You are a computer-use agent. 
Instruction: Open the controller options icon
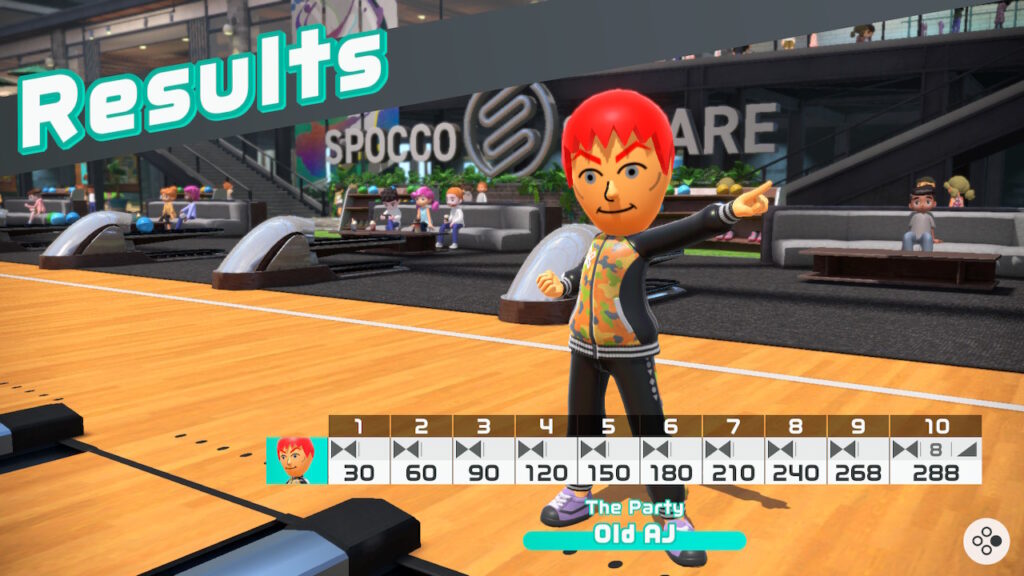point(985,541)
